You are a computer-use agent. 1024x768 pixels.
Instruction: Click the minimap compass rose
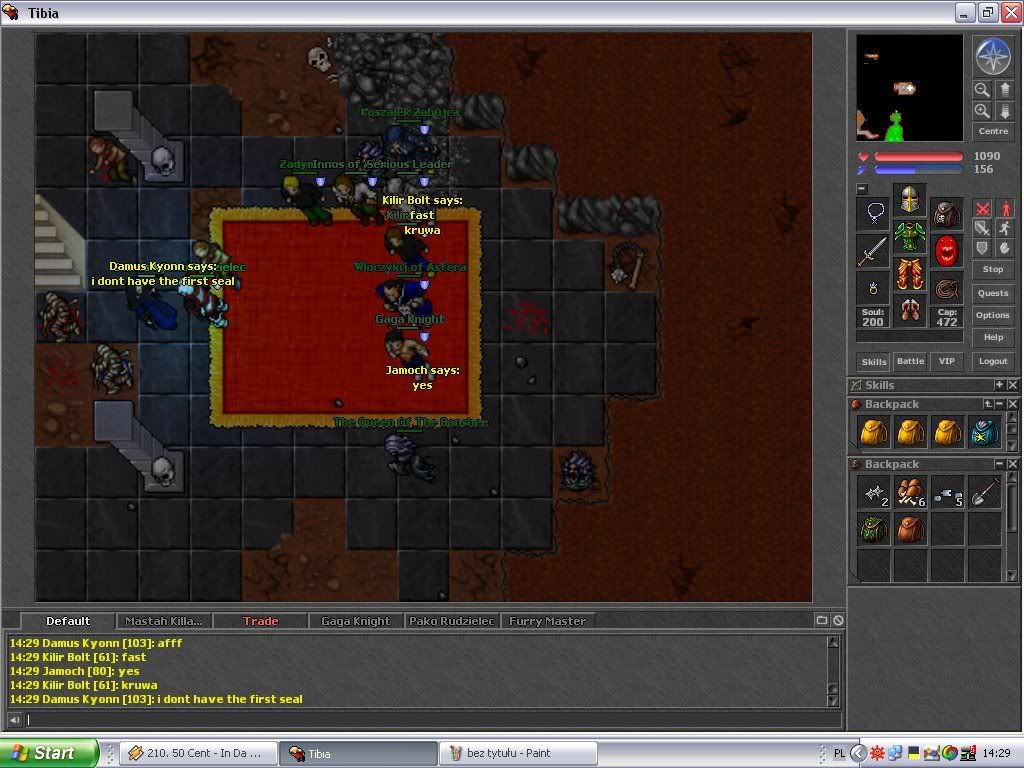(992, 56)
